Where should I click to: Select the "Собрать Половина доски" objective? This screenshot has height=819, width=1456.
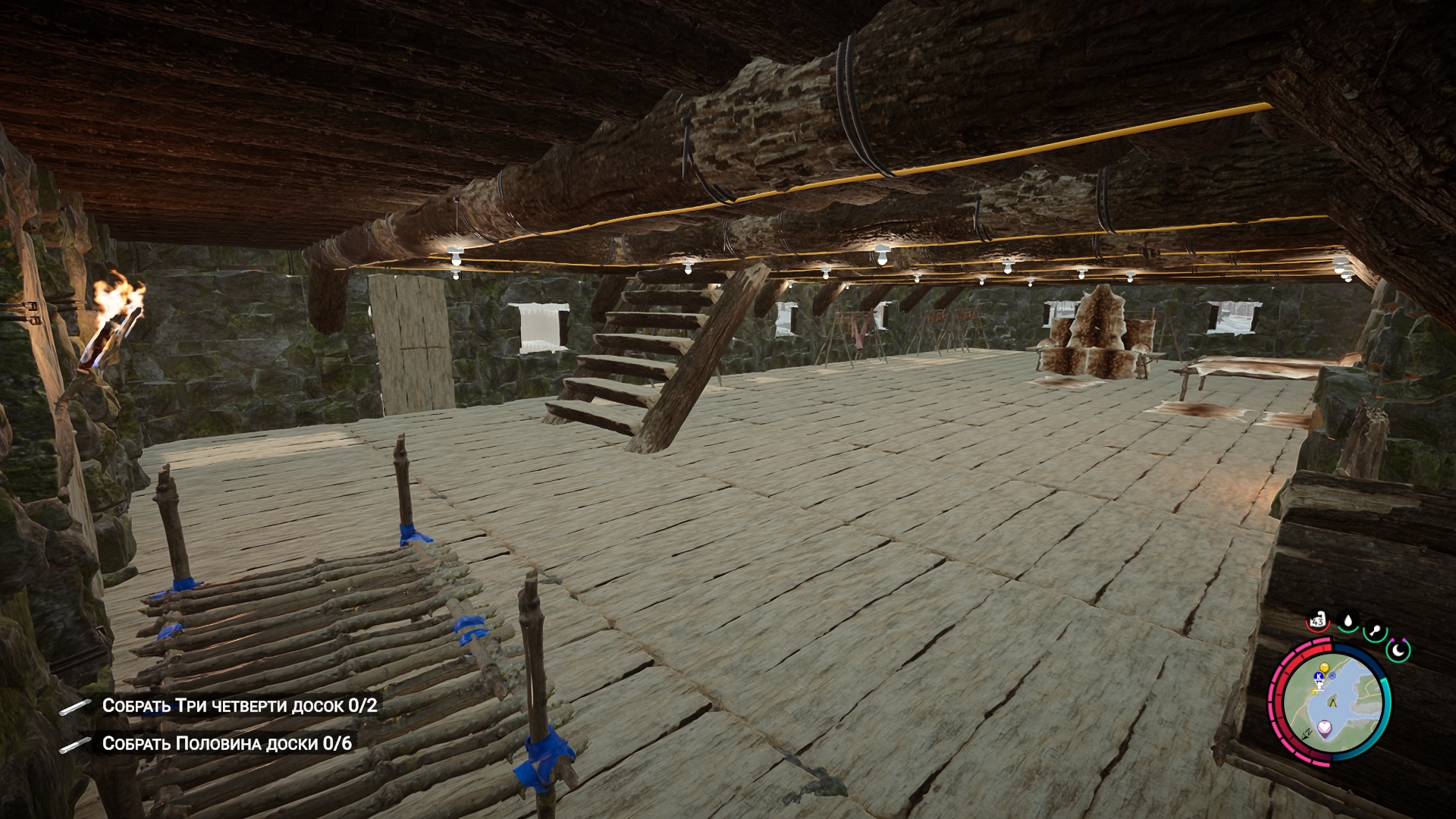click(x=227, y=743)
